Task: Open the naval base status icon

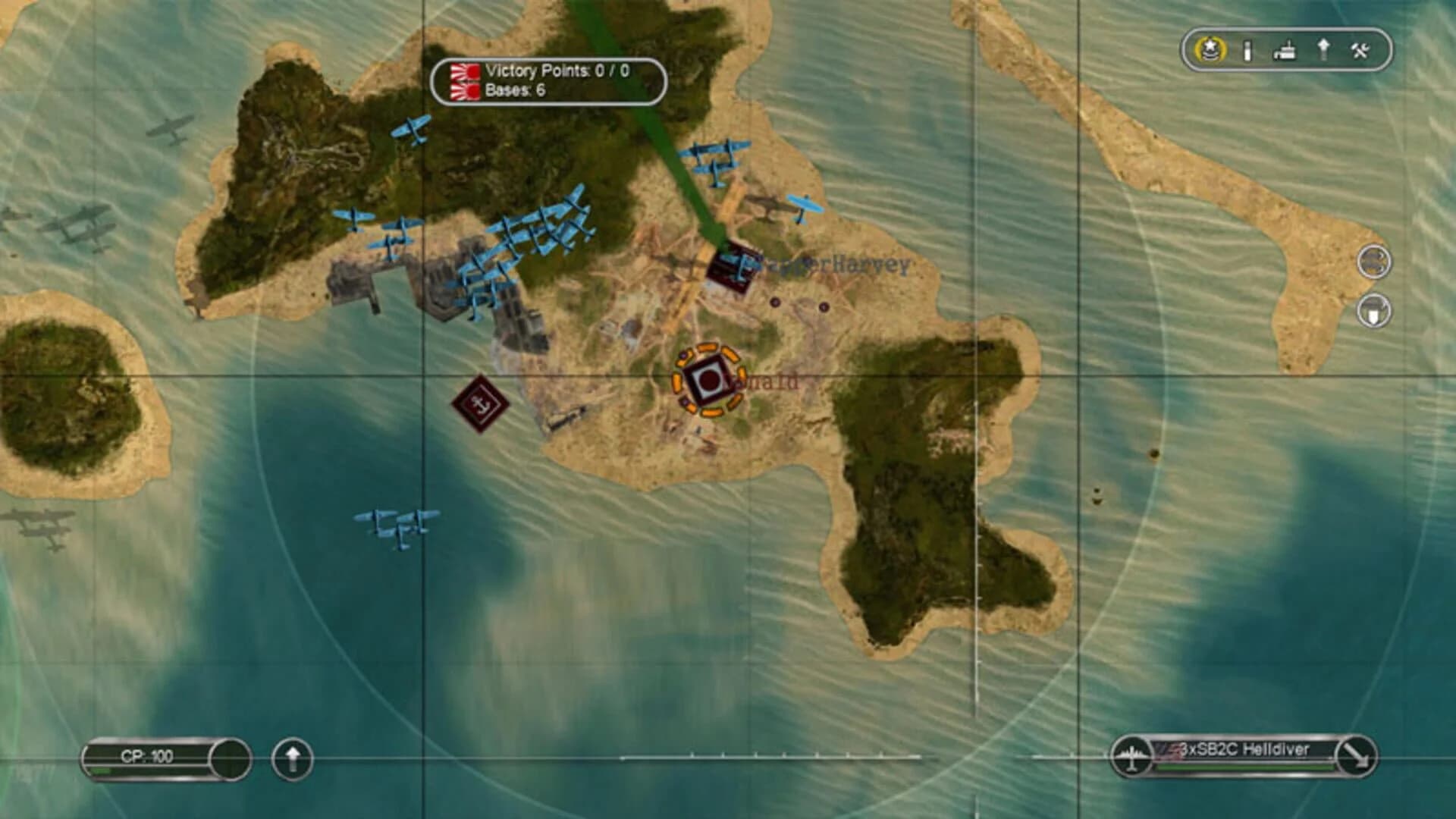Action: [x=1285, y=49]
